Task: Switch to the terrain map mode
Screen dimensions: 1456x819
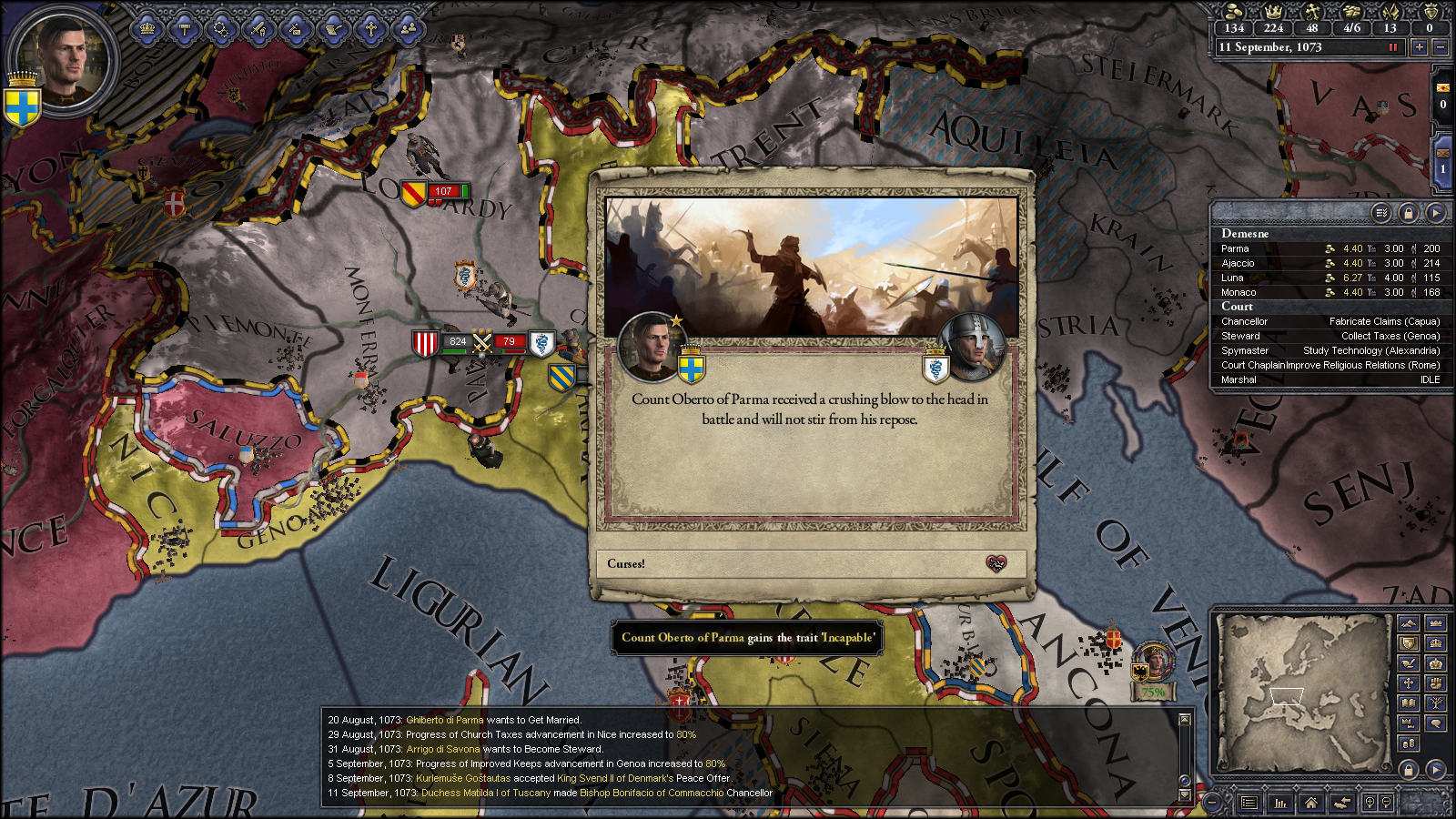Action: pos(1409,624)
